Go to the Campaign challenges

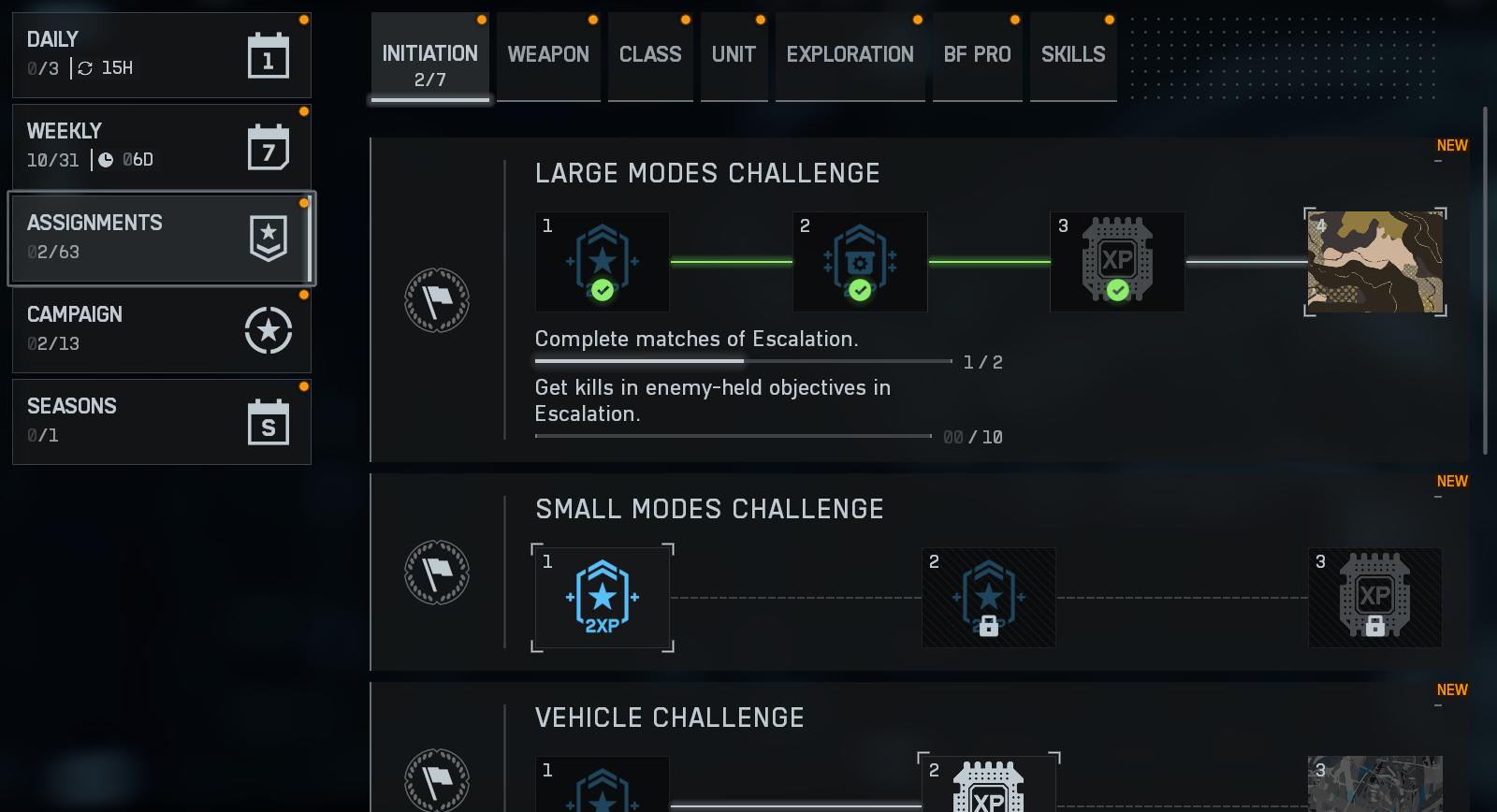(161, 330)
